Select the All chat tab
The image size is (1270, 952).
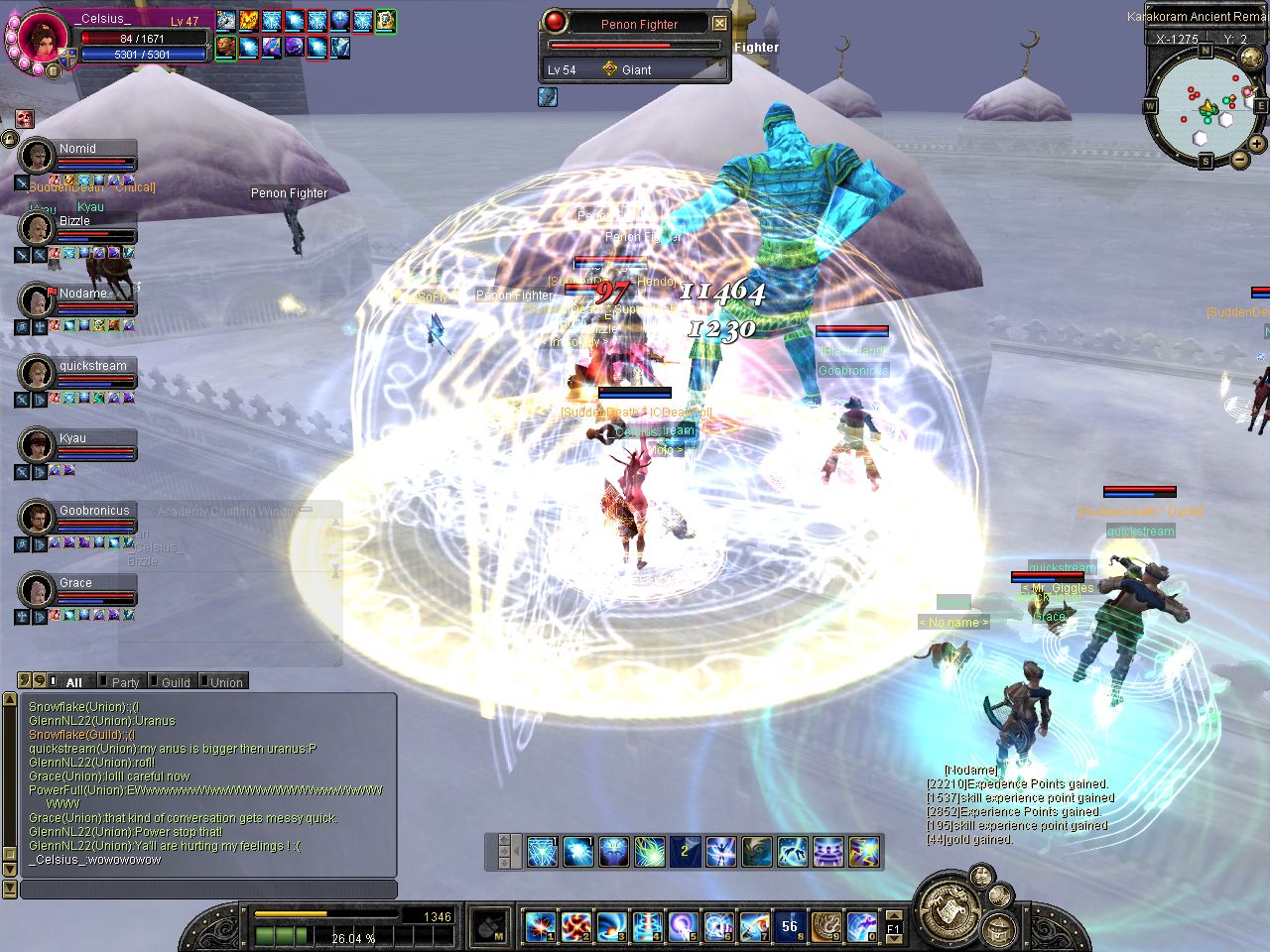click(x=73, y=682)
